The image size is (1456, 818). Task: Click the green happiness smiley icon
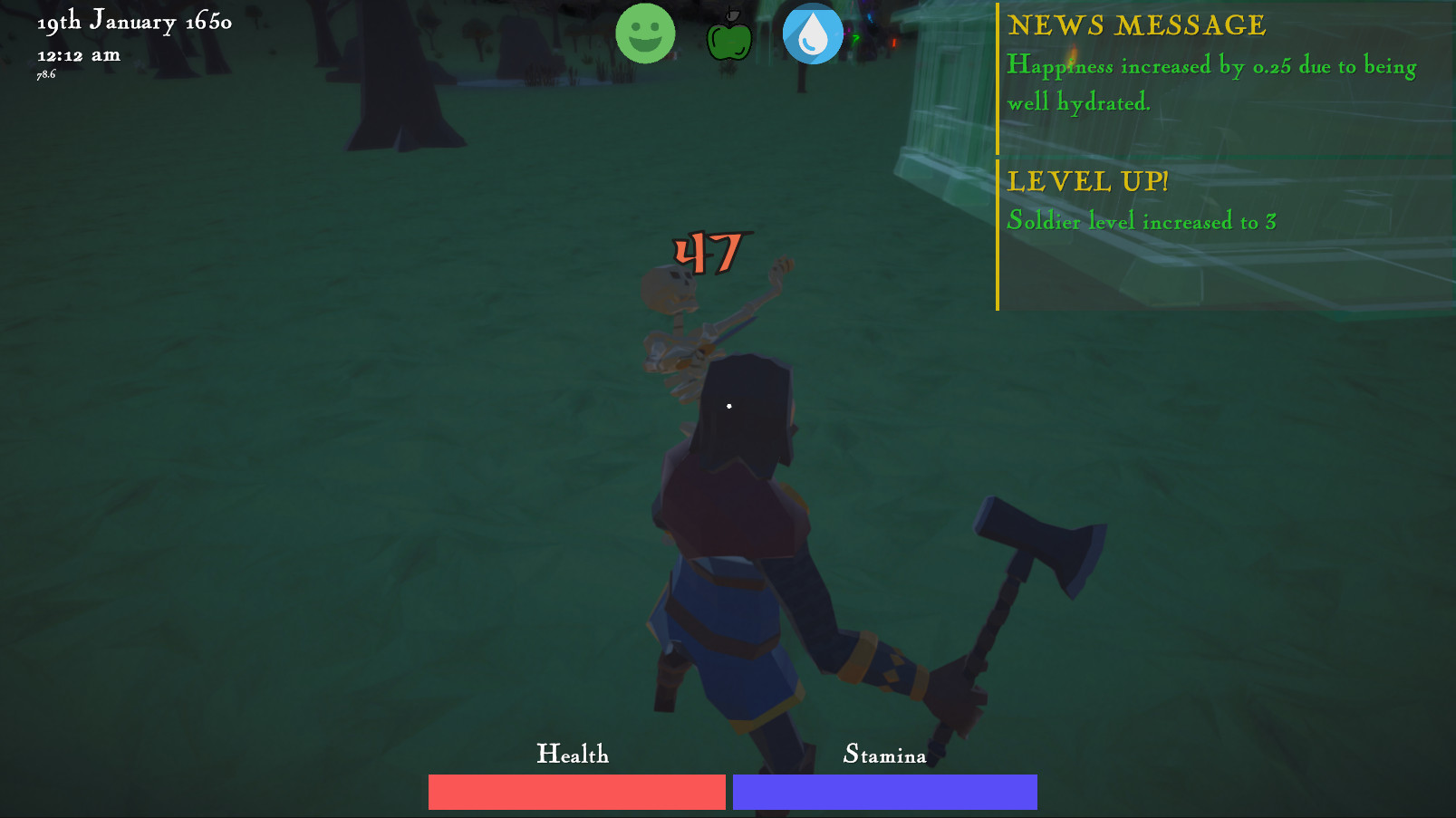coord(644,33)
